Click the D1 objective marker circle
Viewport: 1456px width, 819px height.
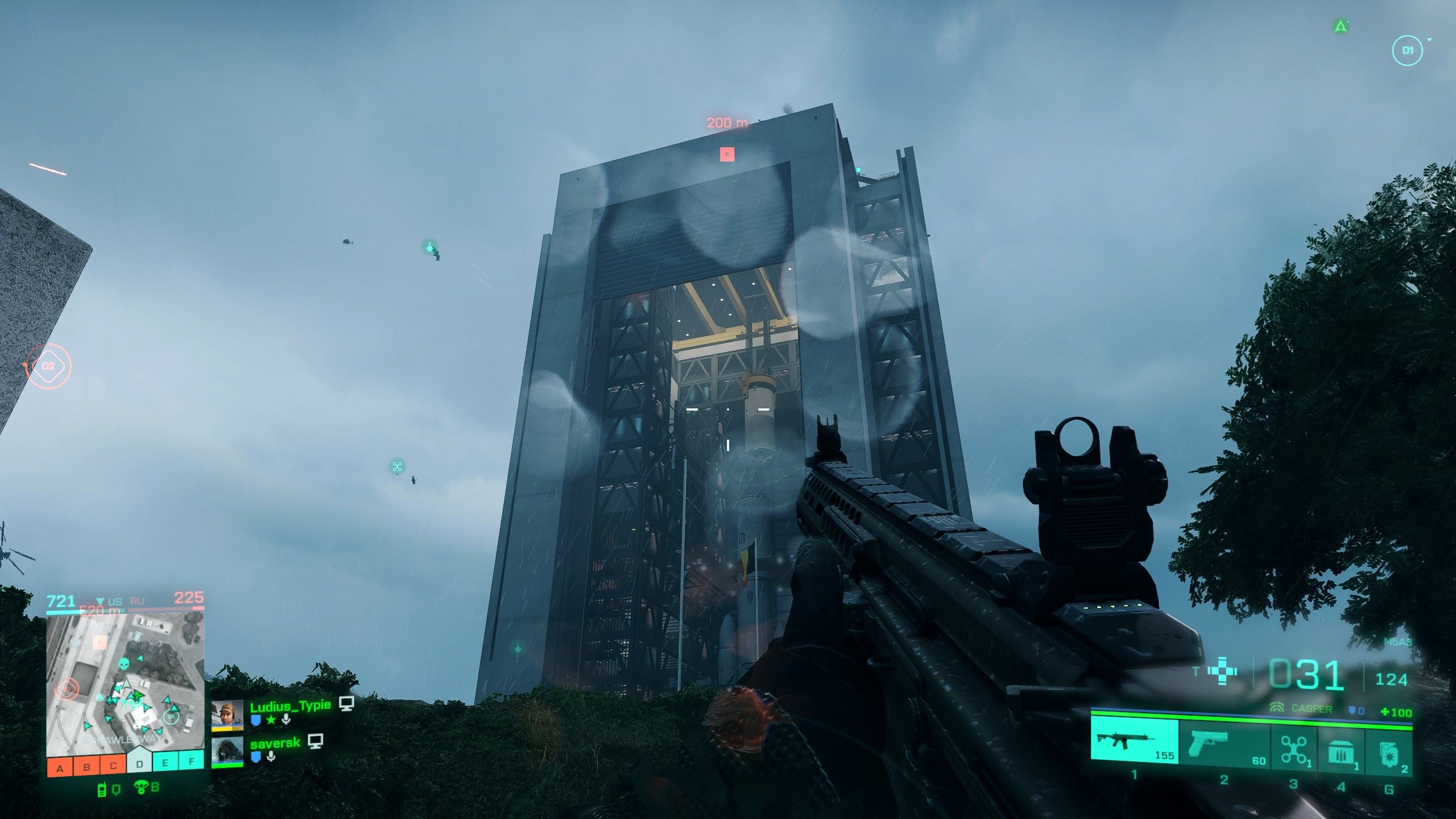[x=1407, y=51]
